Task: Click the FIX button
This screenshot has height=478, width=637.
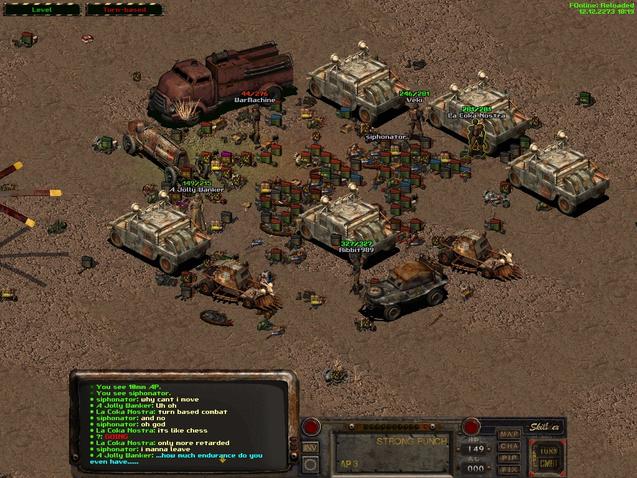Action: click(510, 468)
